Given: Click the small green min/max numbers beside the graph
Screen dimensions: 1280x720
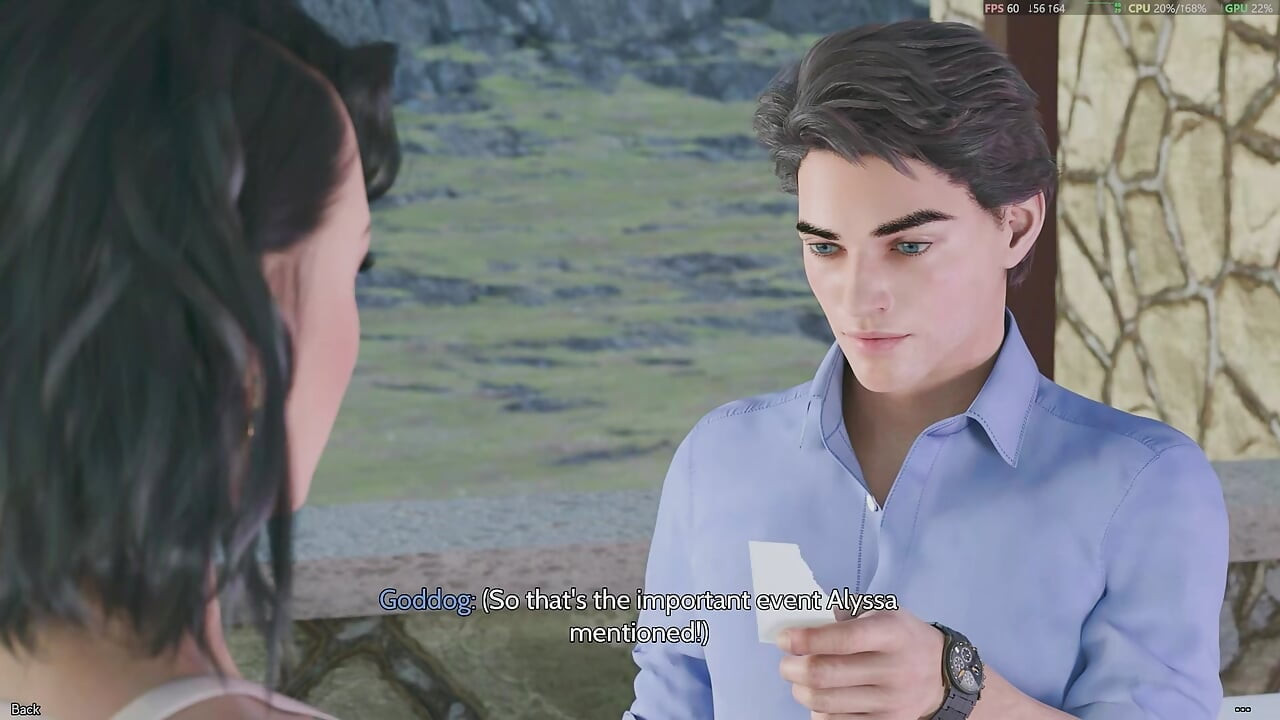Looking at the screenshot, I should (1117, 8).
